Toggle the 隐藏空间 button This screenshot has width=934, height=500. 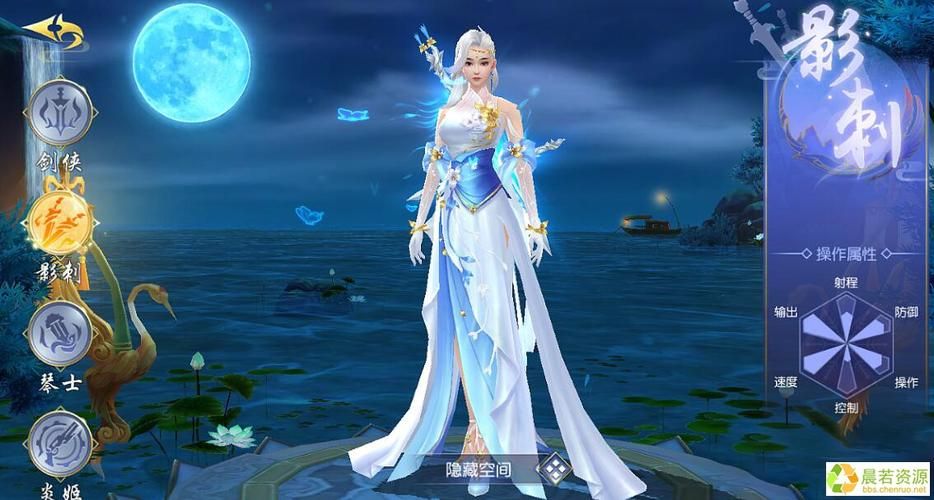click(552, 466)
